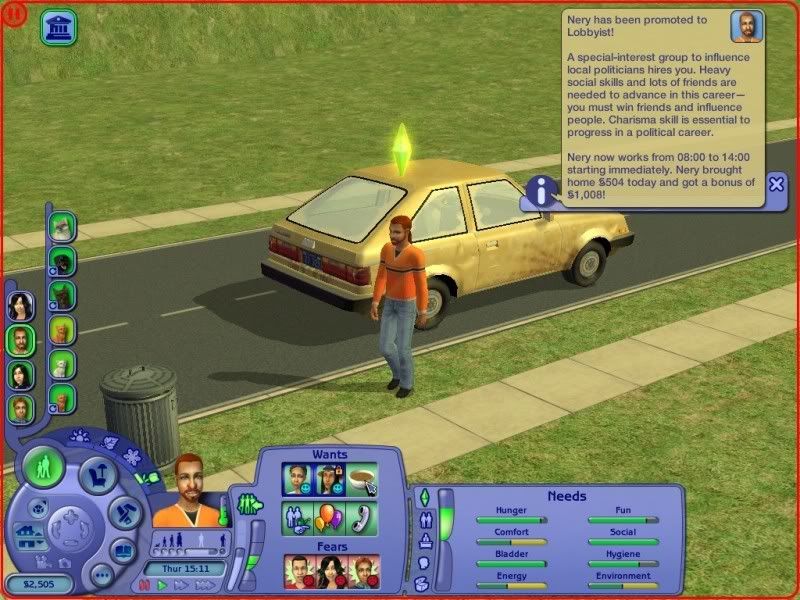Open the Needs panel plumbob tab
800x600 pixels.
[423, 497]
